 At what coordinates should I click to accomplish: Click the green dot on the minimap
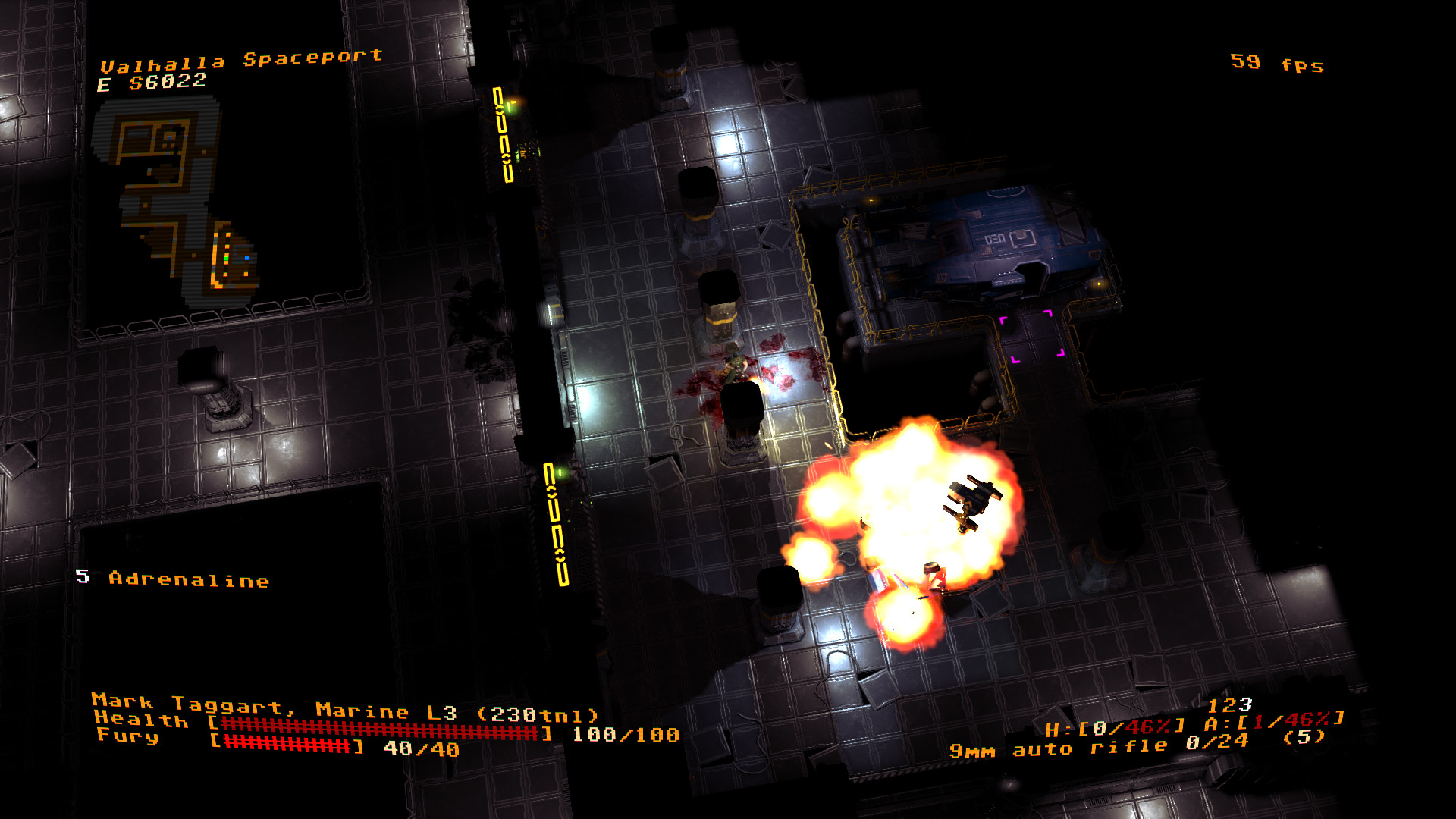pos(227,259)
